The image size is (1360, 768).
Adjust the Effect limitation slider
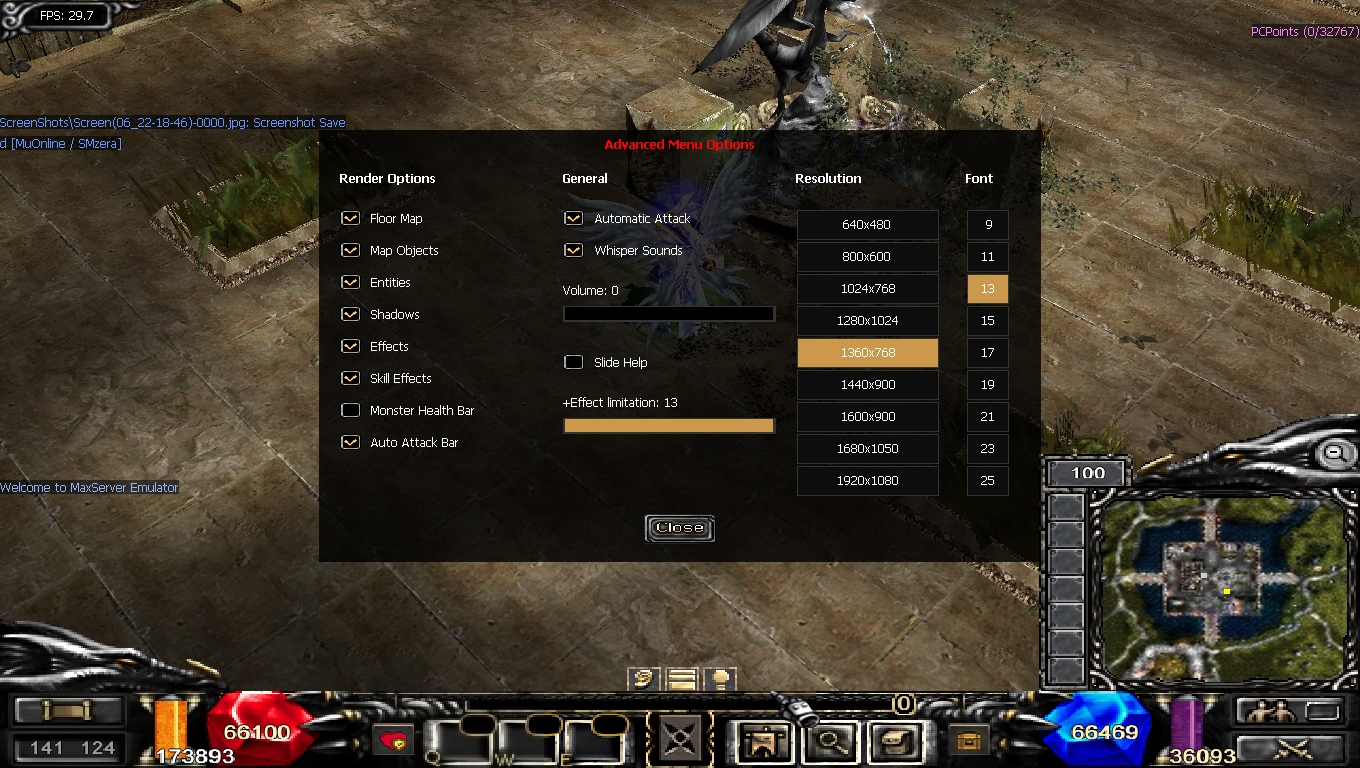[668, 426]
